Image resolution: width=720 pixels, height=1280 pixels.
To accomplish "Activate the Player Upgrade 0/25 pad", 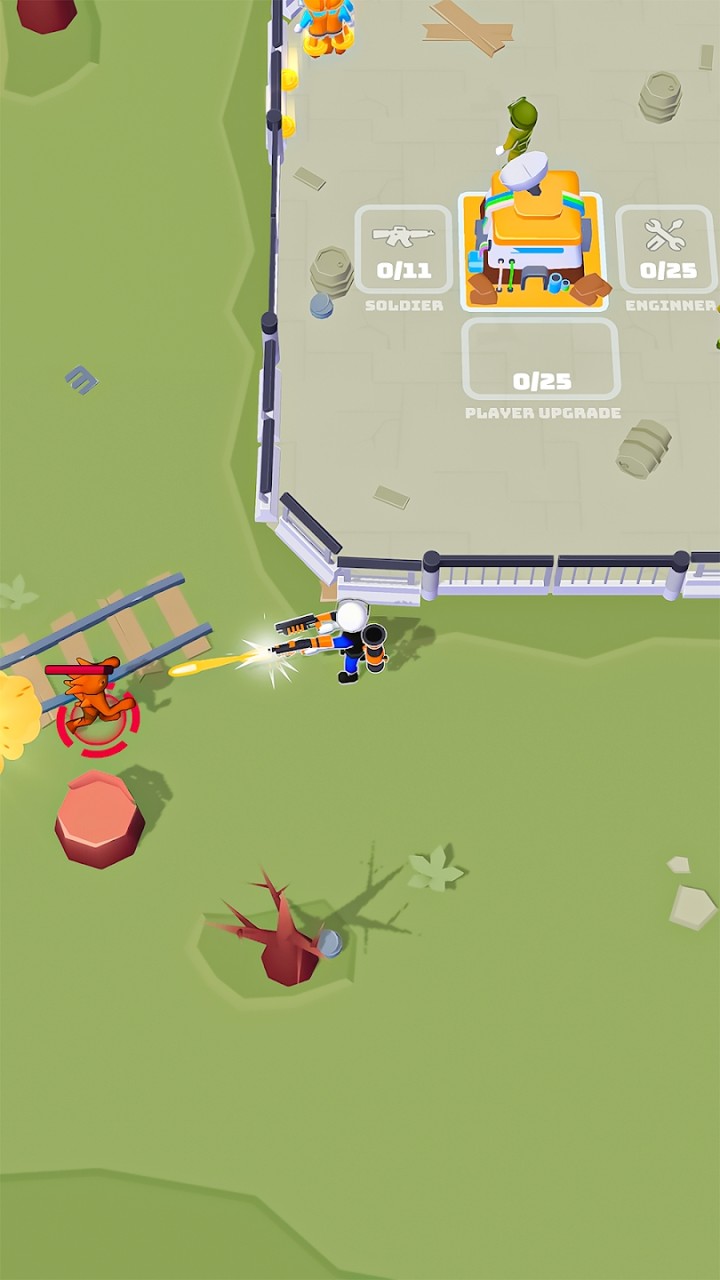I will tap(541, 360).
